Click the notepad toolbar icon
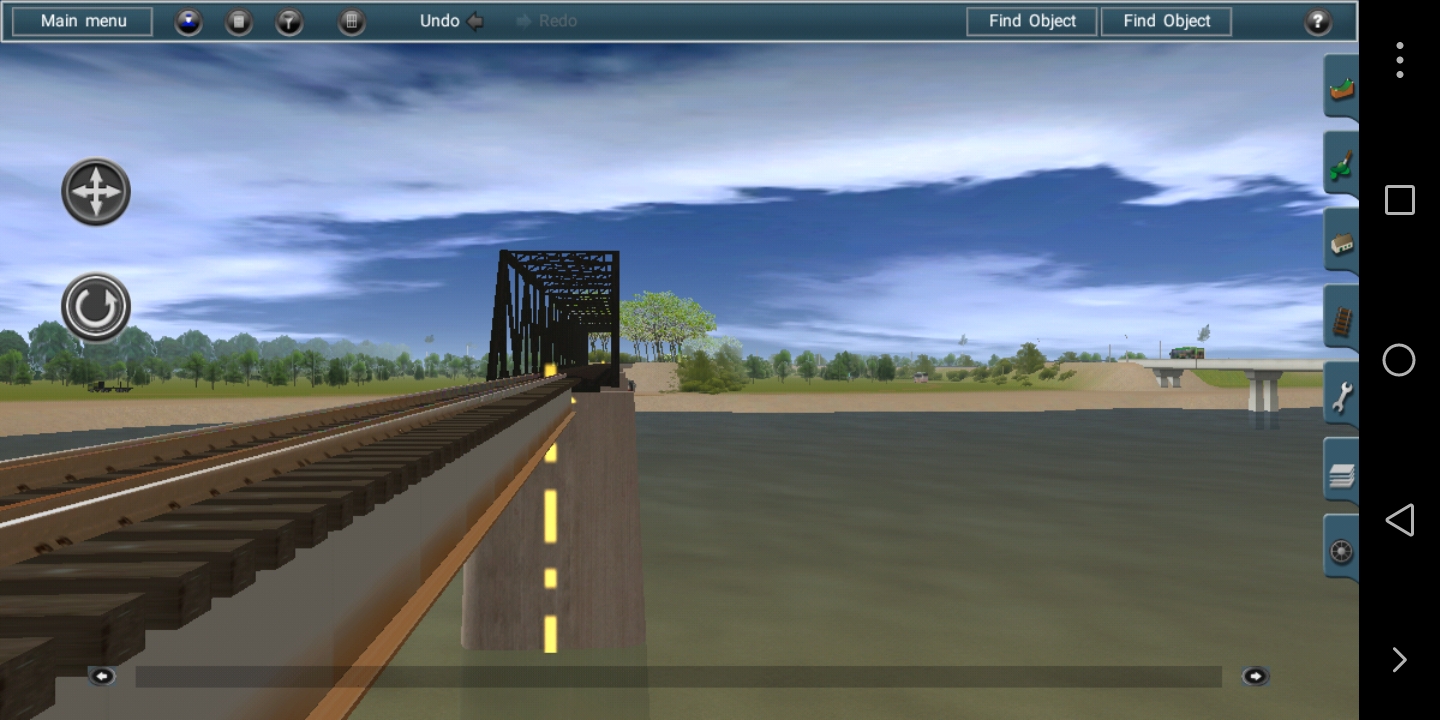Image resolution: width=1440 pixels, height=720 pixels. pyautogui.click(x=238, y=21)
